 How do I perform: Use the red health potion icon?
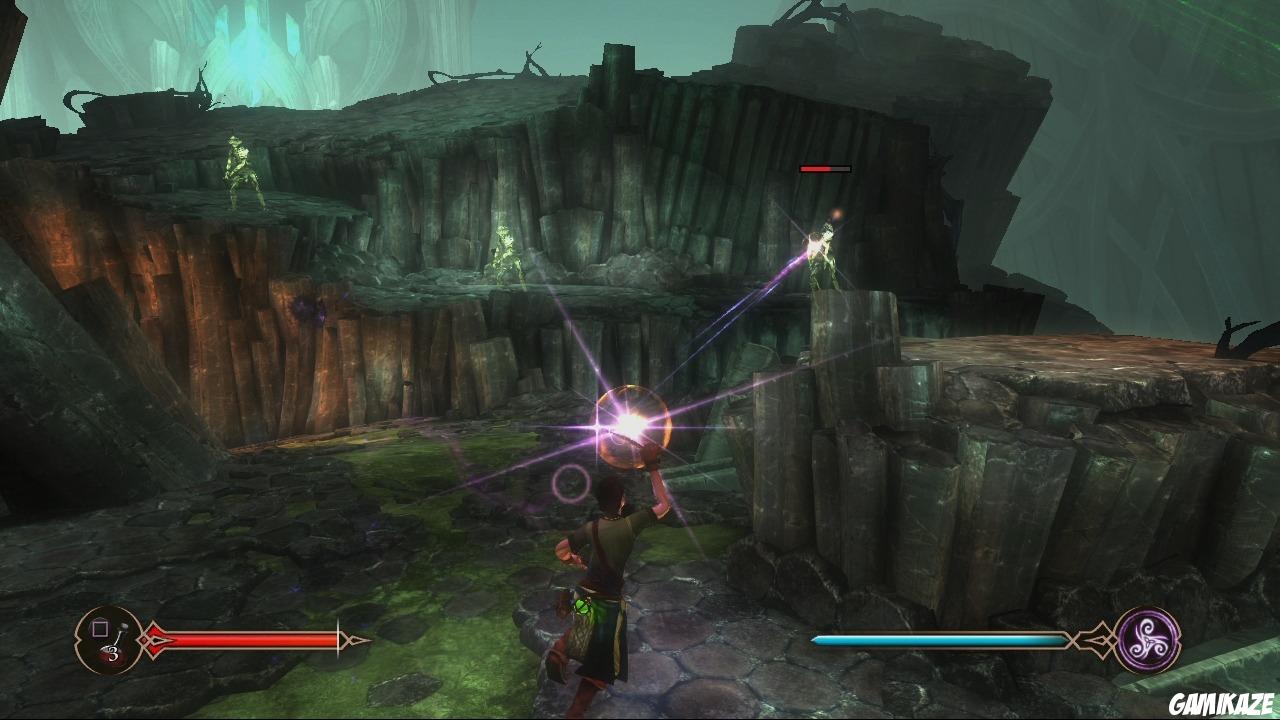click(109, 640)
